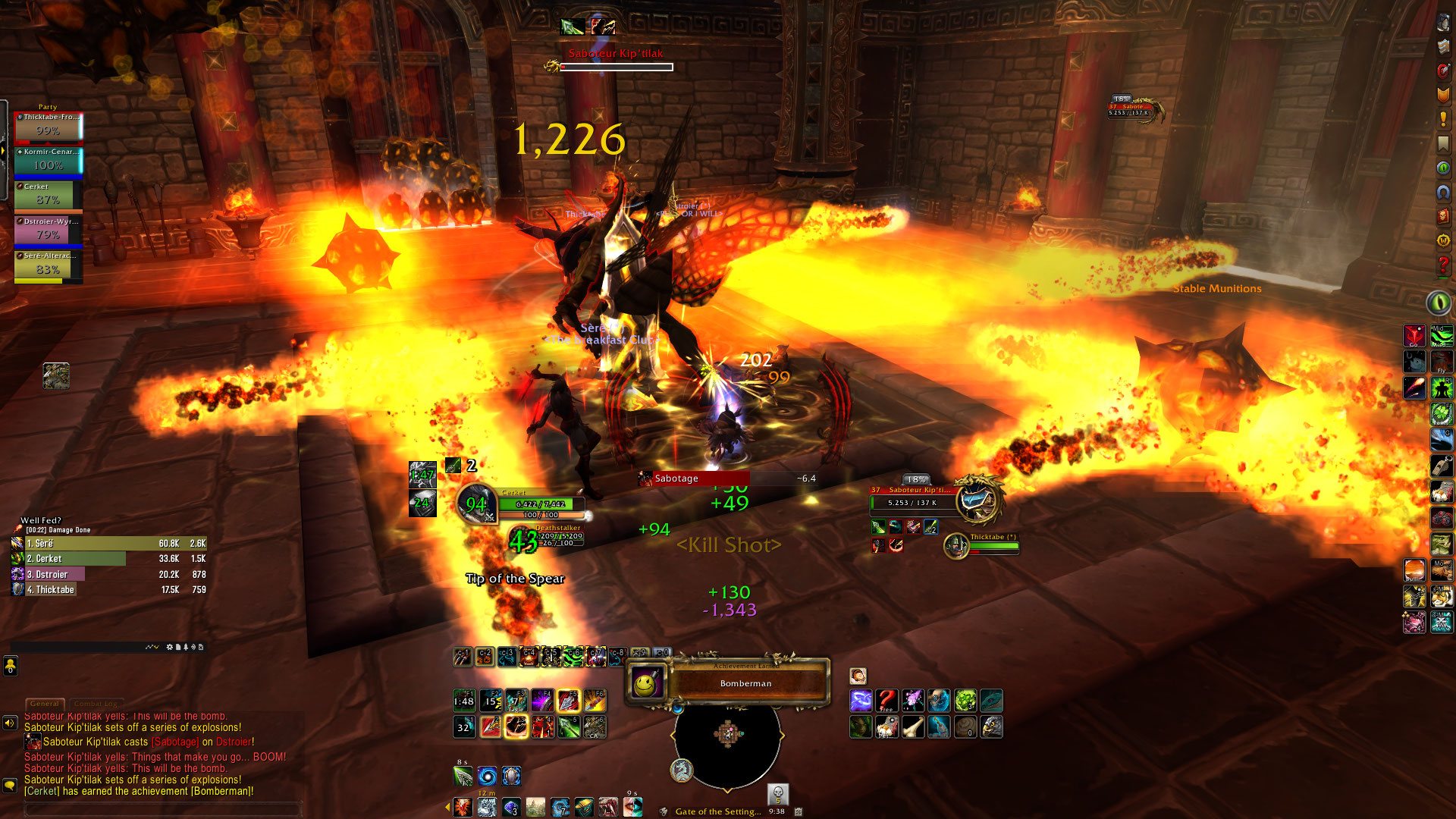Switch to the General chat tab
The width and height of the screenshot is (1456, 819).
click(x=45, y=704)
